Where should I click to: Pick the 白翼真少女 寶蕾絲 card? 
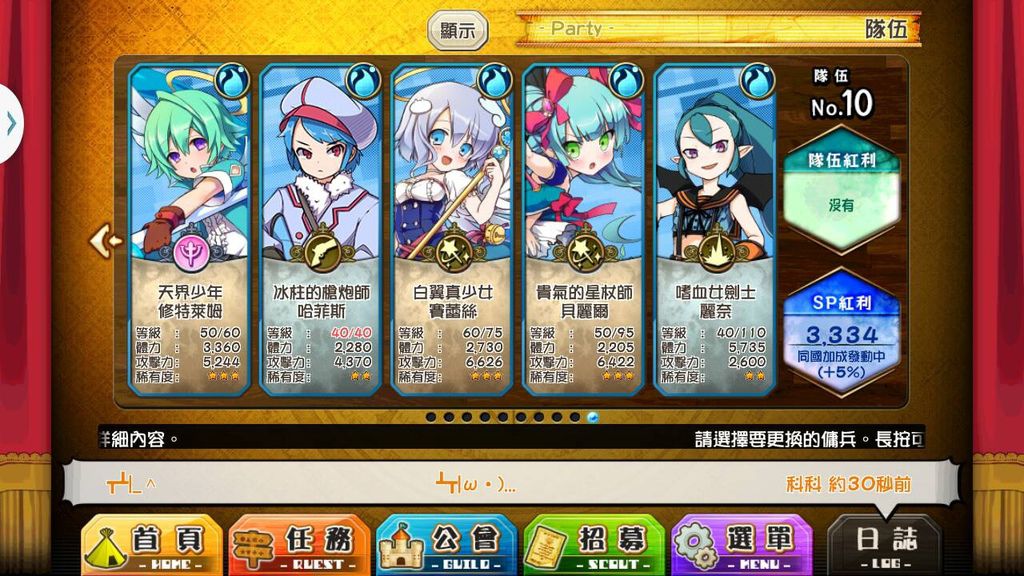point(452,230)
